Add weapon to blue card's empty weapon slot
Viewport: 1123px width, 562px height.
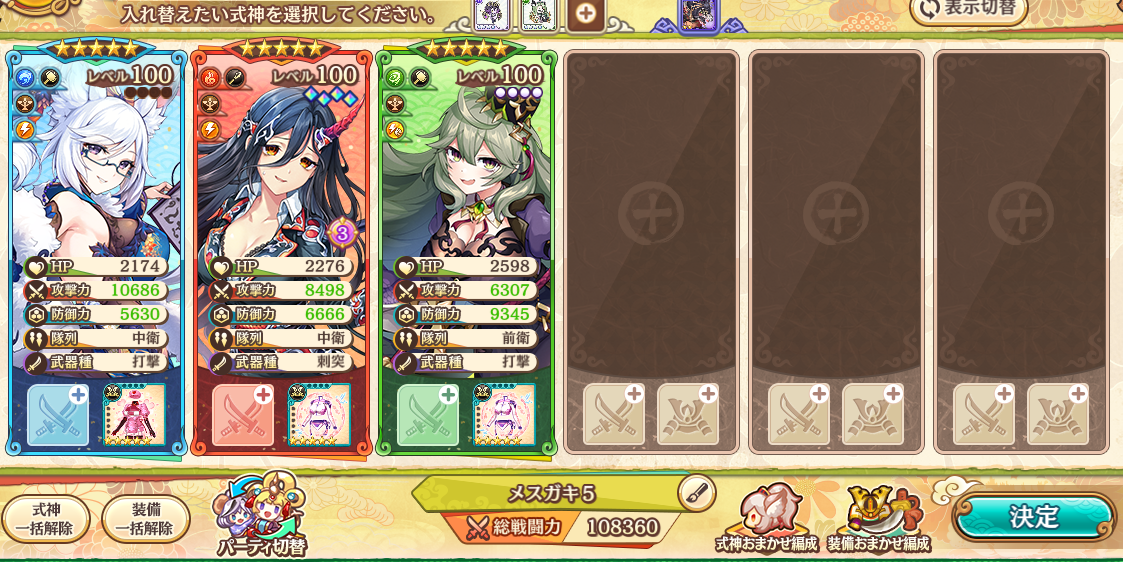click(x=58, y=415)
